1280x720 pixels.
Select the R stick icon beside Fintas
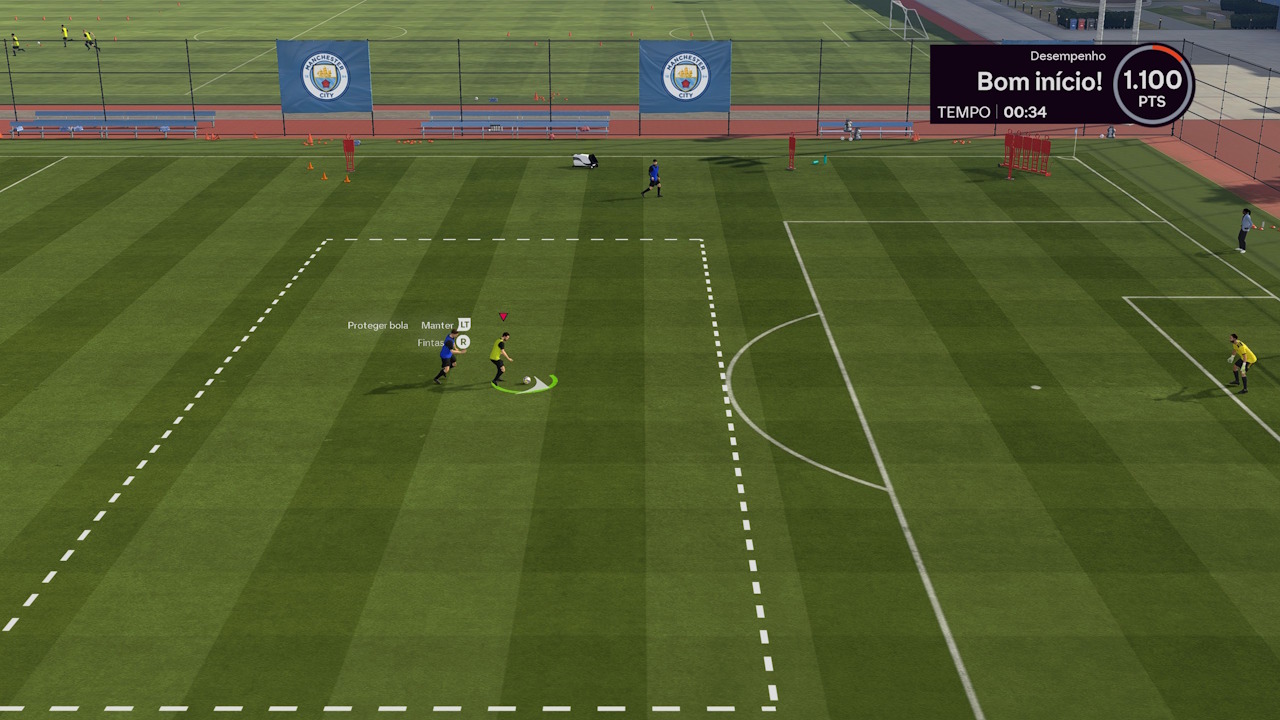click(464, 342)
